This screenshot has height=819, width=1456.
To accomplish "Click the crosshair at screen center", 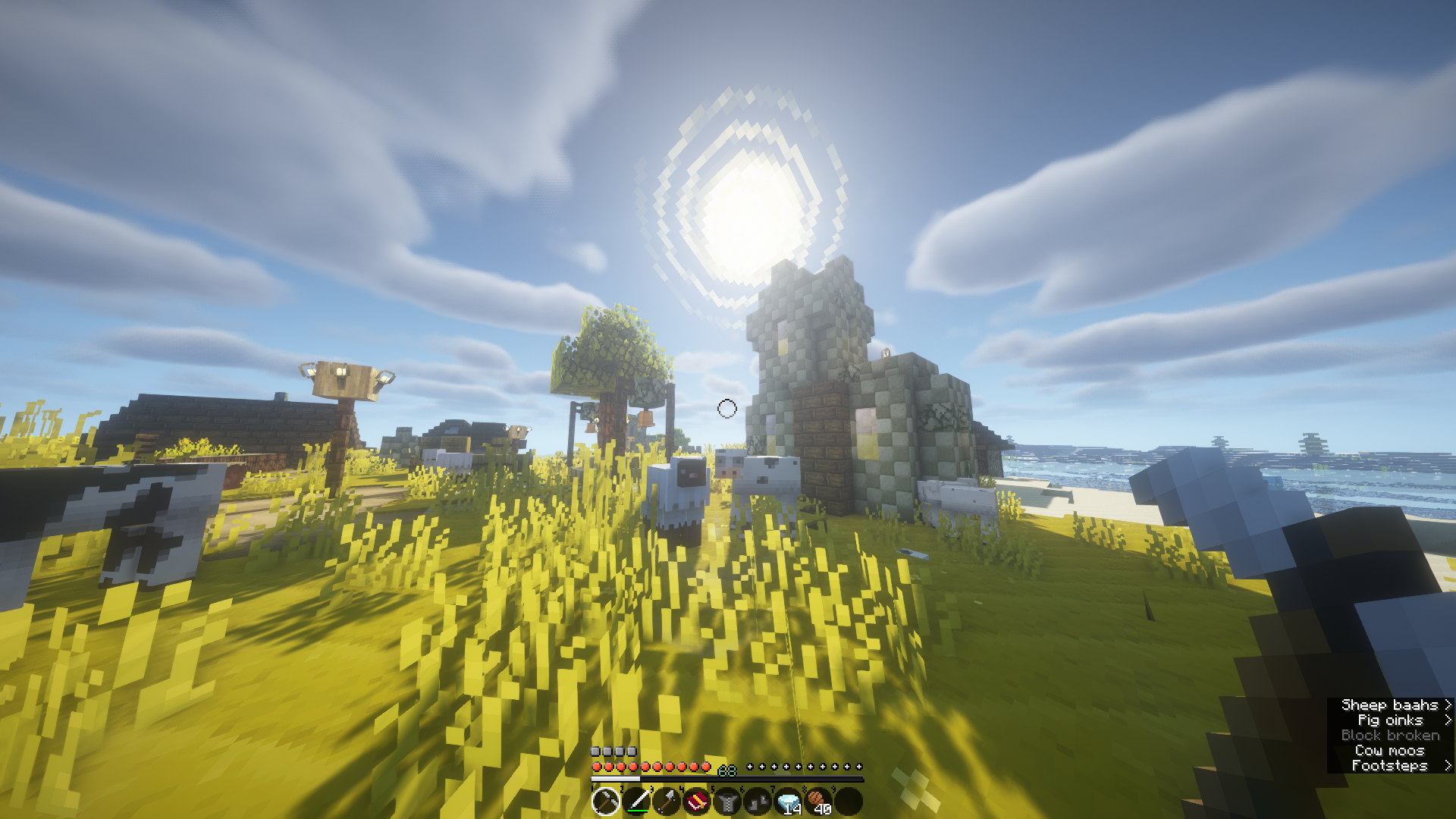I will pos(728,409).
